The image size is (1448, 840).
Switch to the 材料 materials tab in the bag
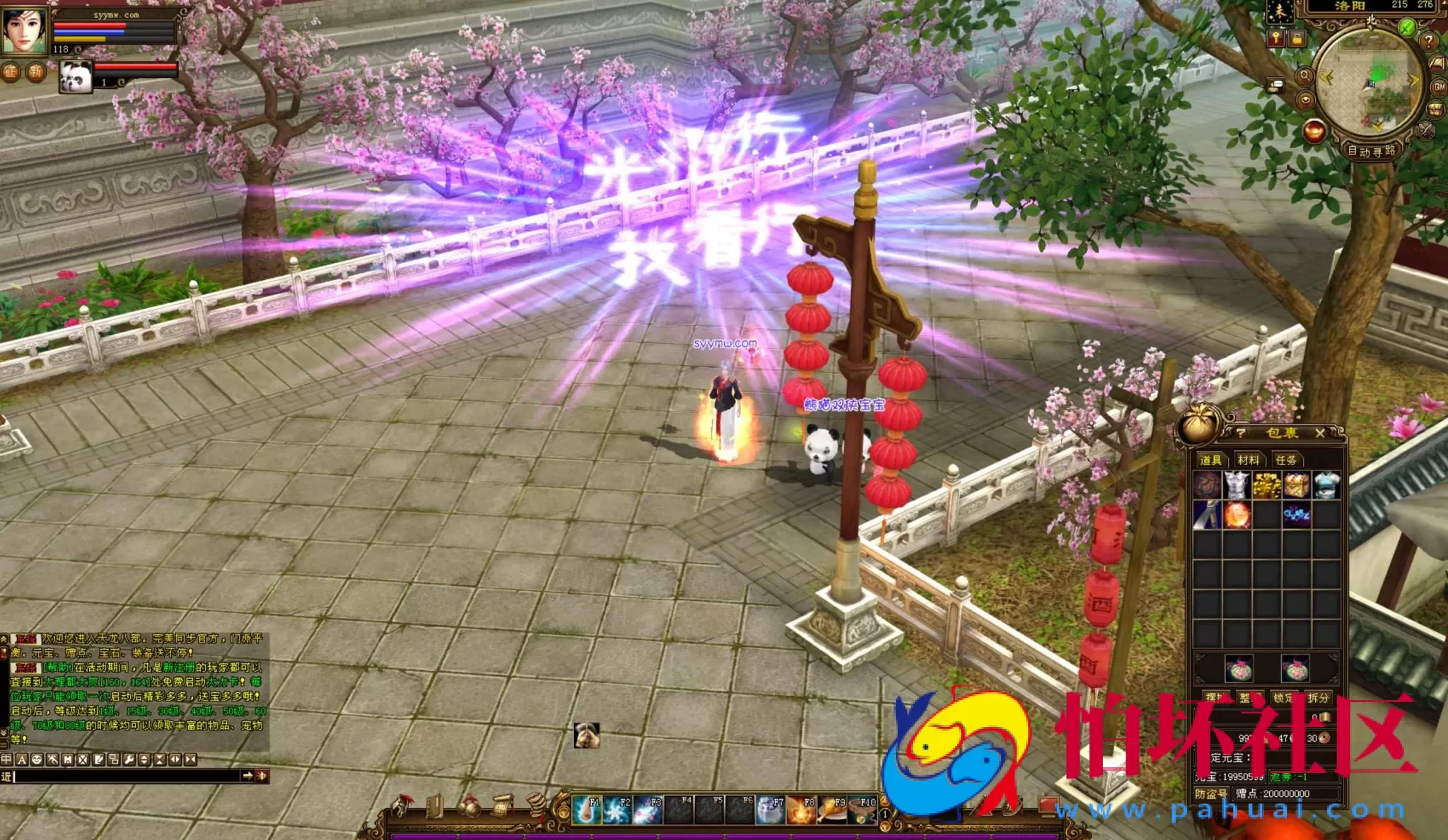tap(1250, 460)
